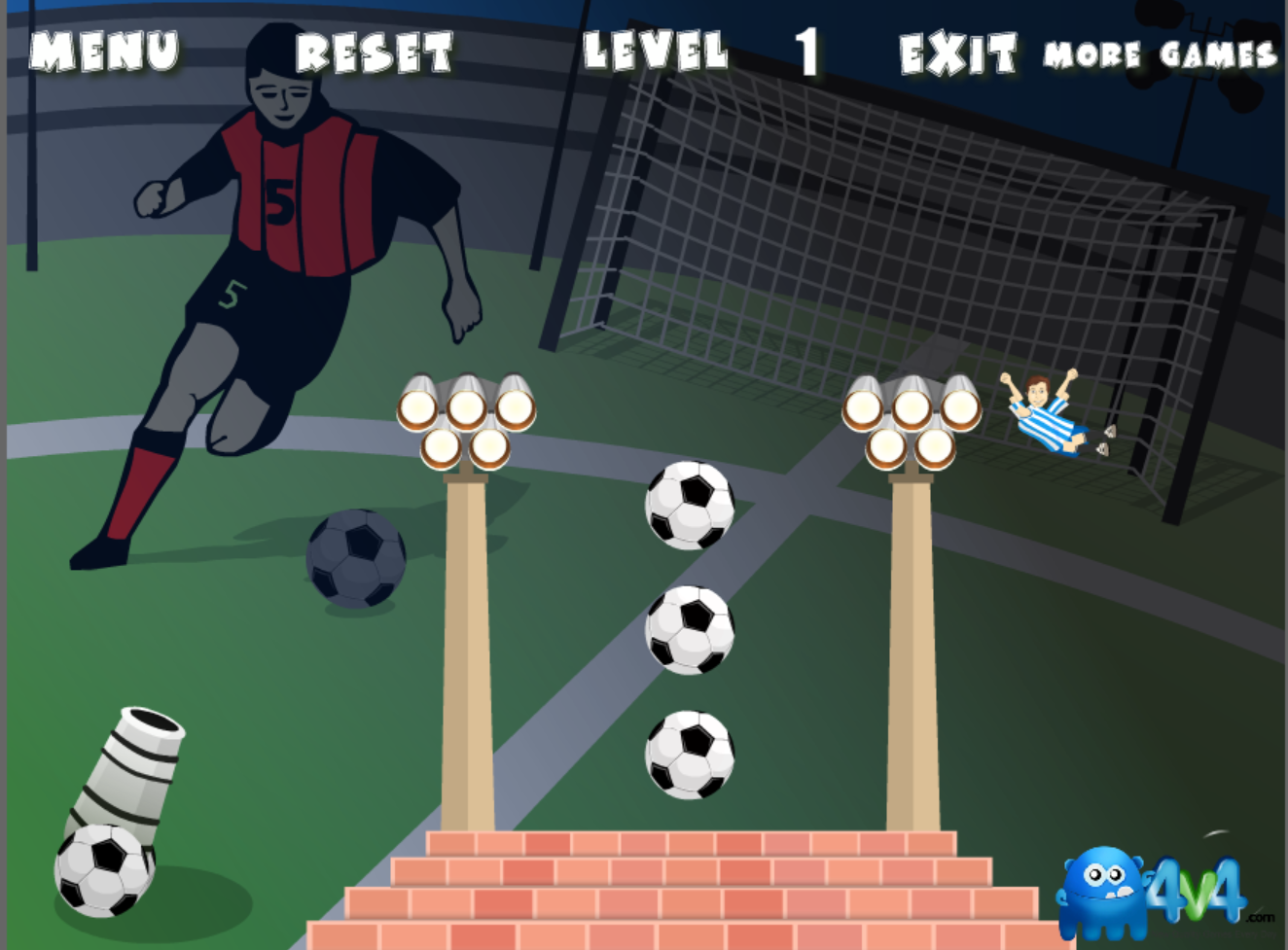Open the MENU screen
Viewport: 1288px width, 950px height.
point(102,51)
